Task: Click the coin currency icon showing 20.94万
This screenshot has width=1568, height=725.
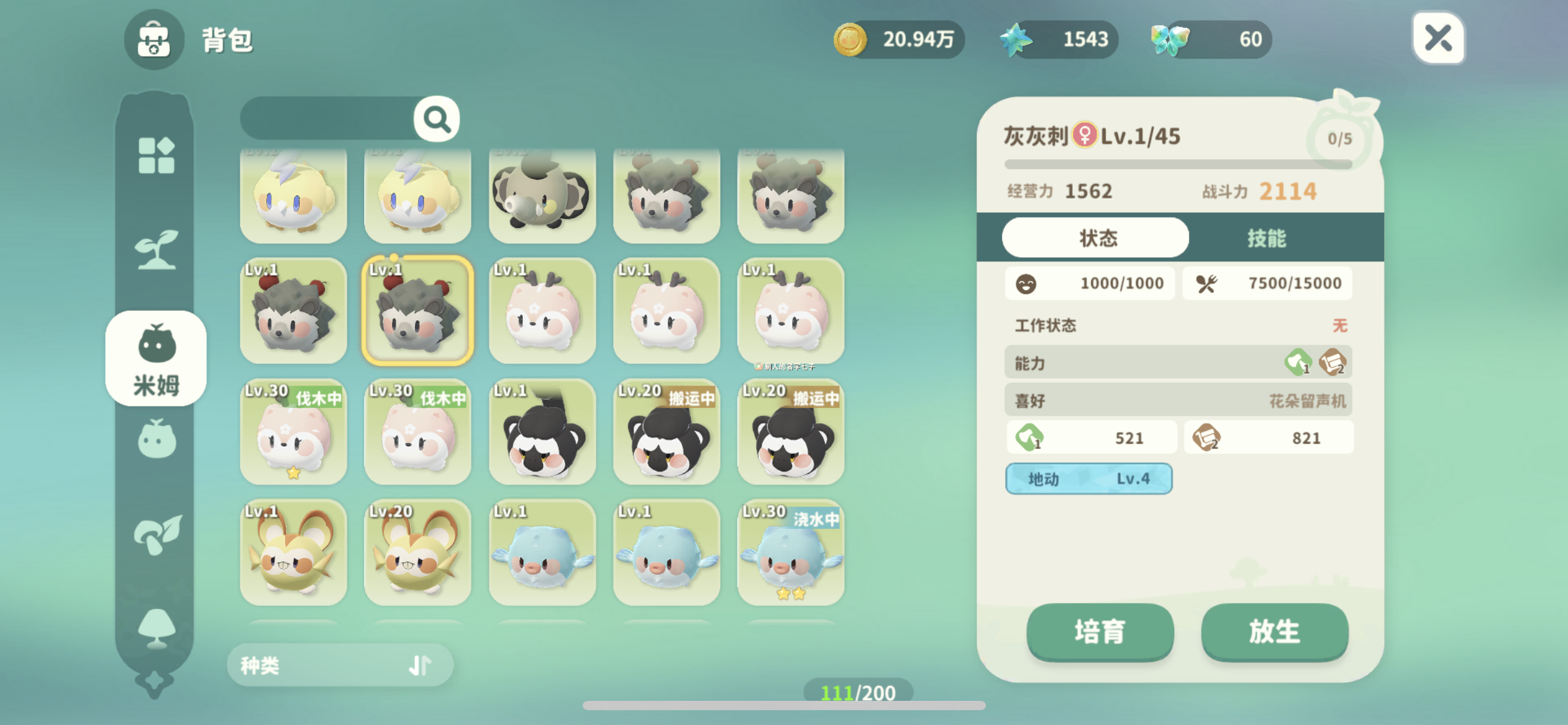Action: pos(849,39)
